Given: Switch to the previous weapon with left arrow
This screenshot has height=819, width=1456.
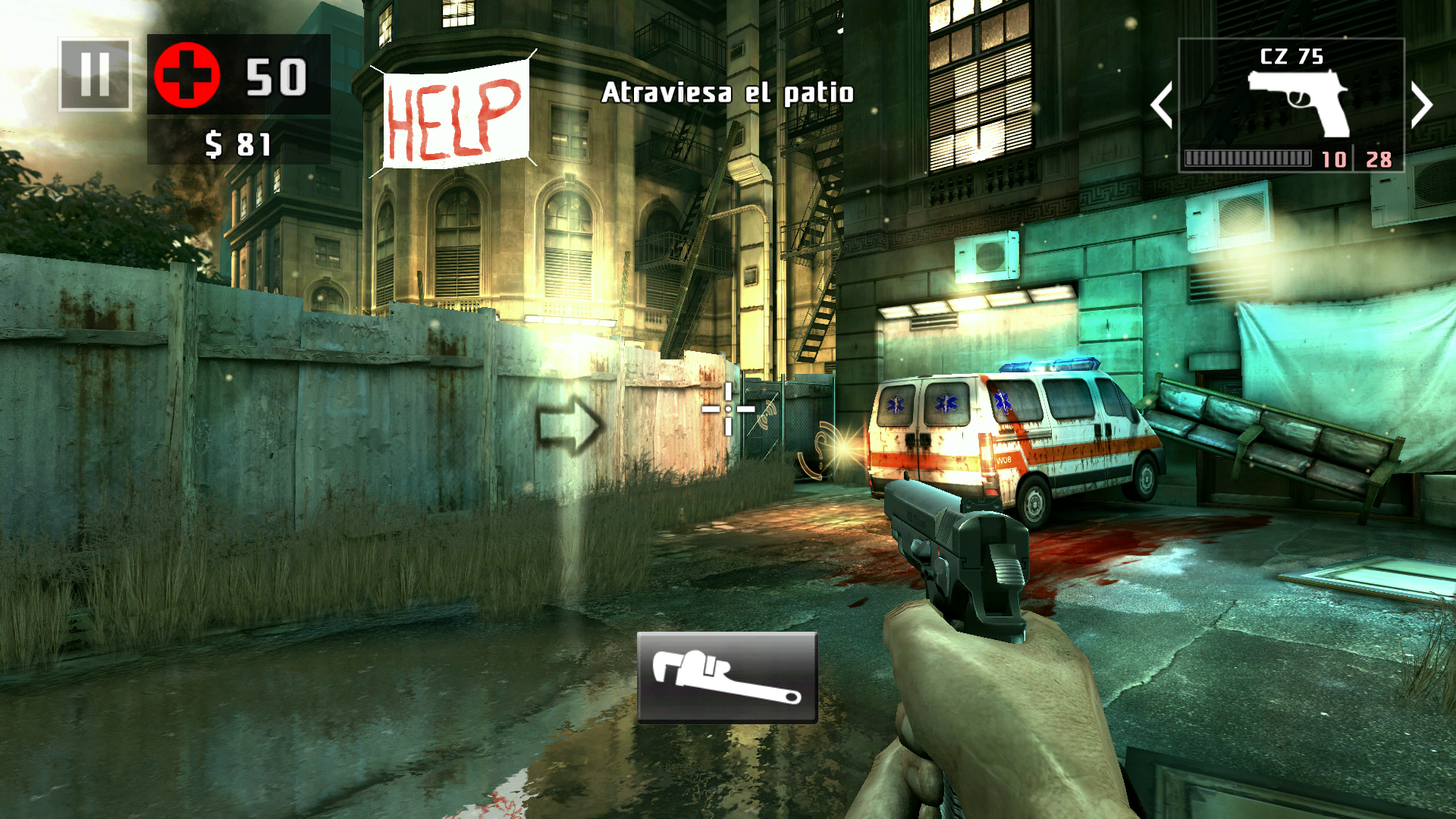Looking at the screenshot, I should [x=1162, y=105].
